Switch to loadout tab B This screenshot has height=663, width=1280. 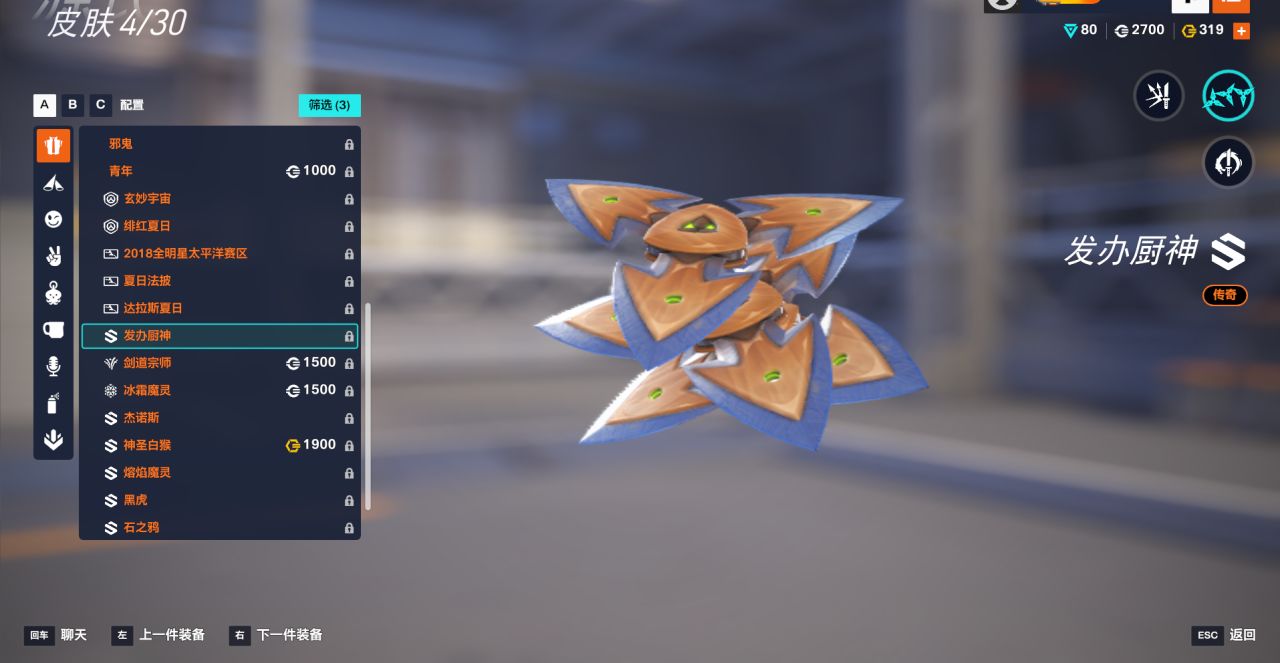72,105
